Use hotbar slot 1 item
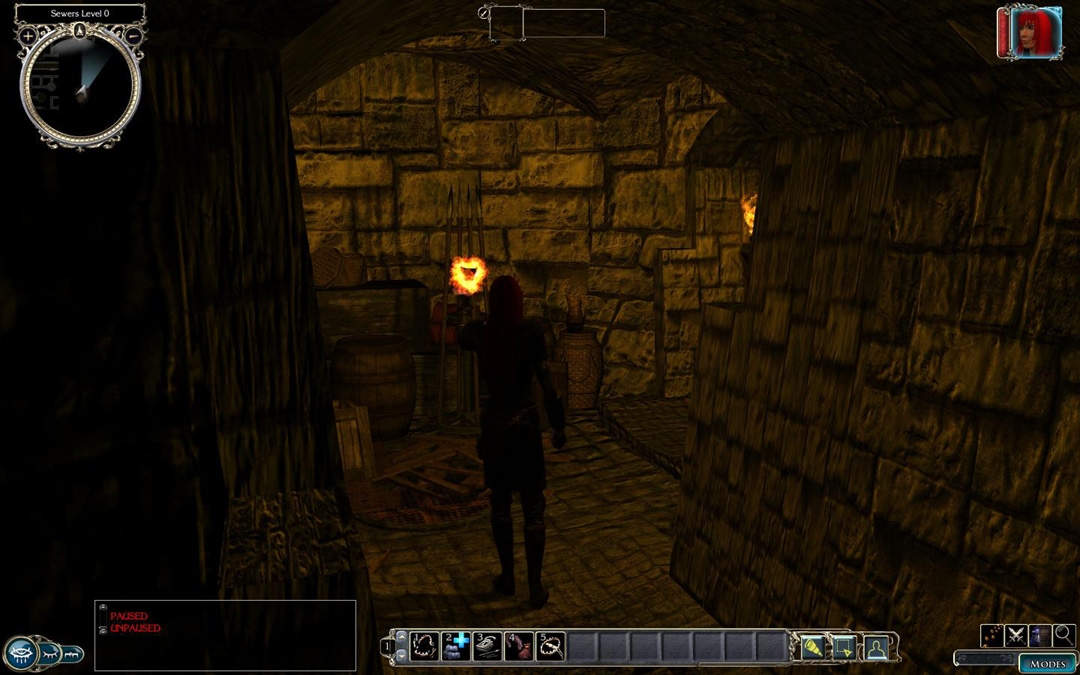The image size is (1080, 675). [x=424, y=646]
